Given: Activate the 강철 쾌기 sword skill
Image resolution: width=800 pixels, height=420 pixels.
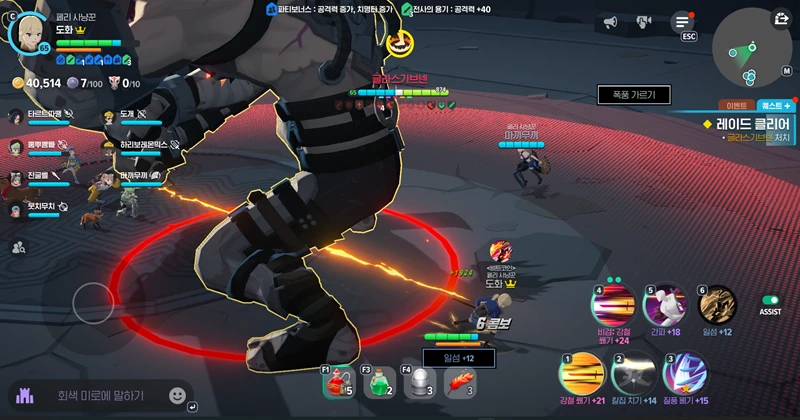Looking at the screenshot, I should click(581, 374).
